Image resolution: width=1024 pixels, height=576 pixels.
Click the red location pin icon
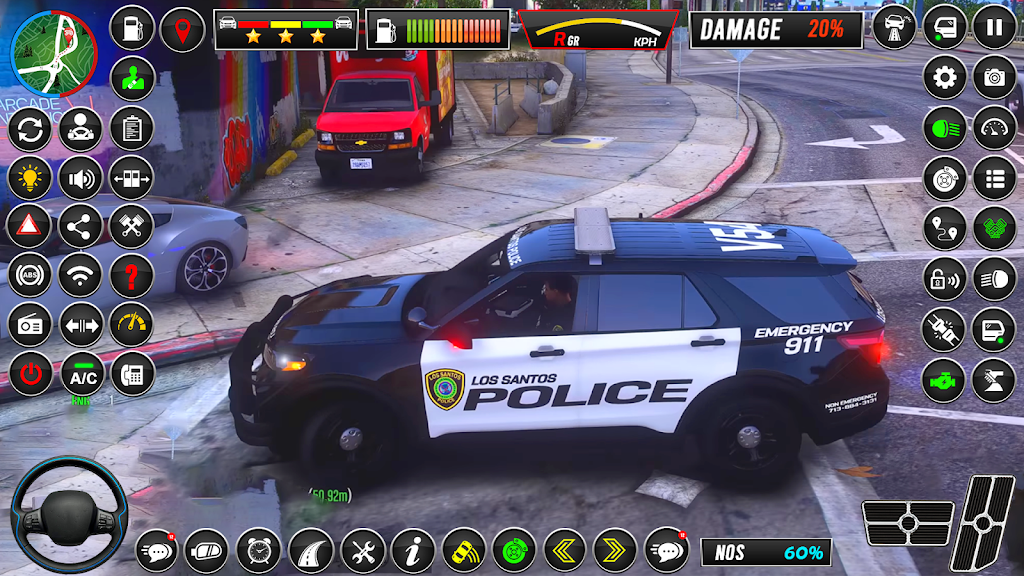[x=182, y=29]
